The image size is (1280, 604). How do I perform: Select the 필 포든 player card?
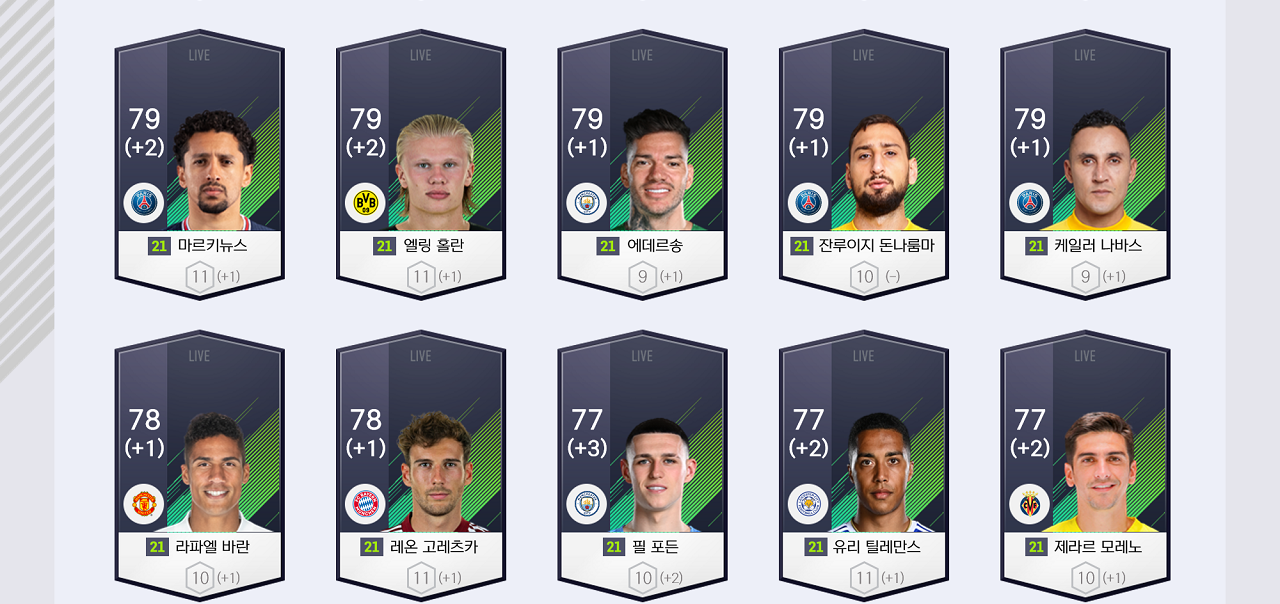642,466
